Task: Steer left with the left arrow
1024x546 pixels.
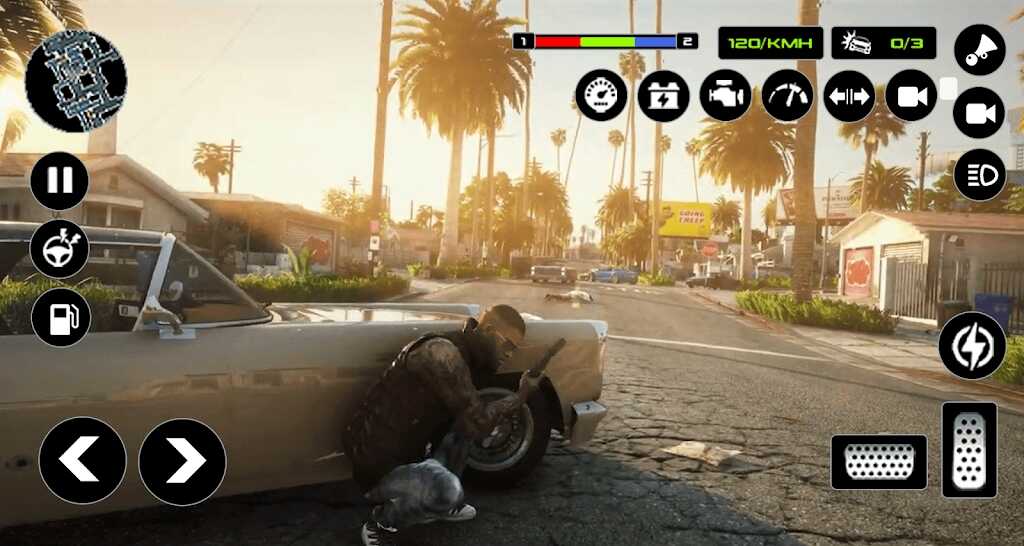Action: pos(82,461)
